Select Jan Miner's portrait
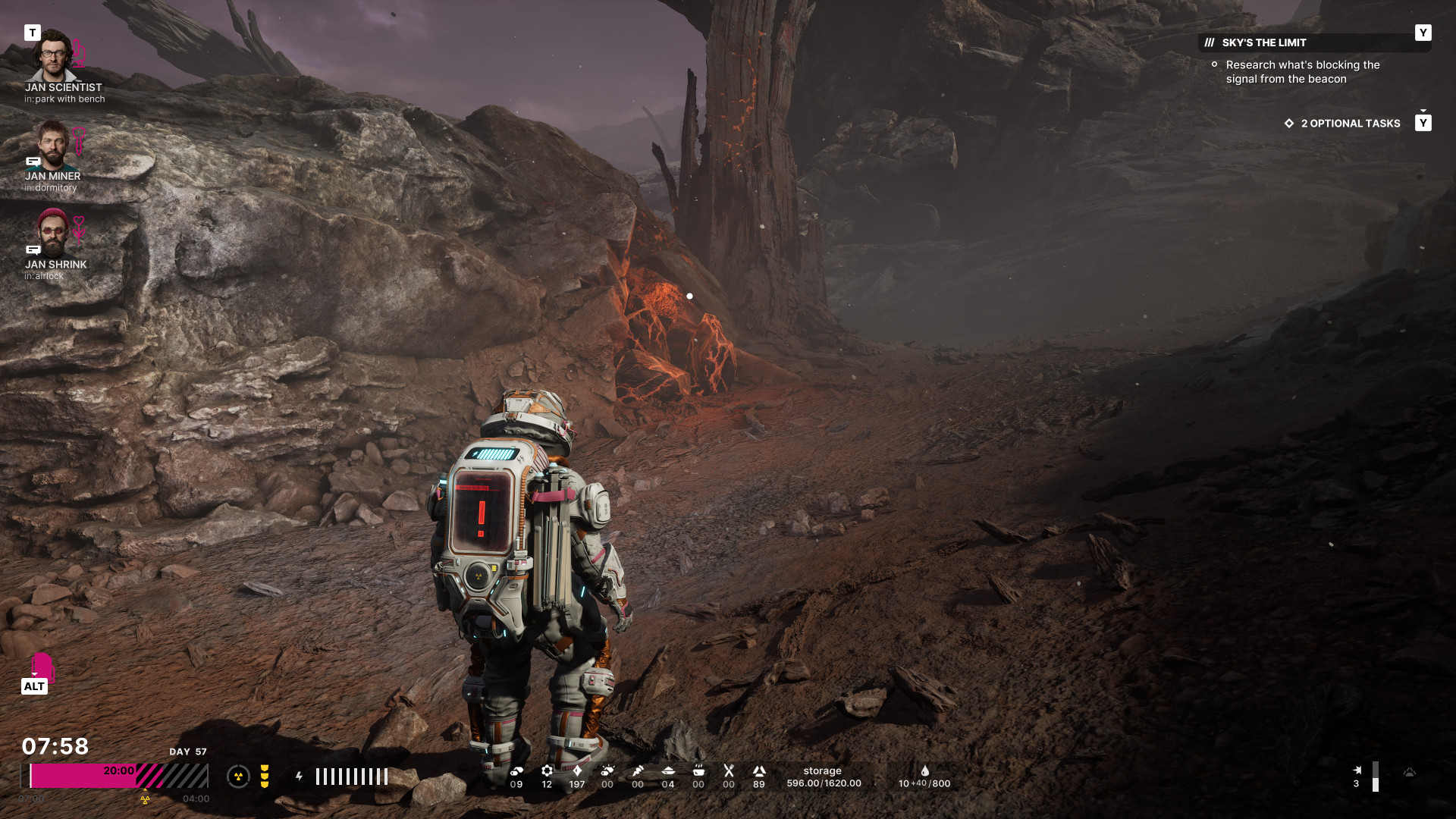Viewport: 1456px width, 819px height. click(x=52, y=144)
